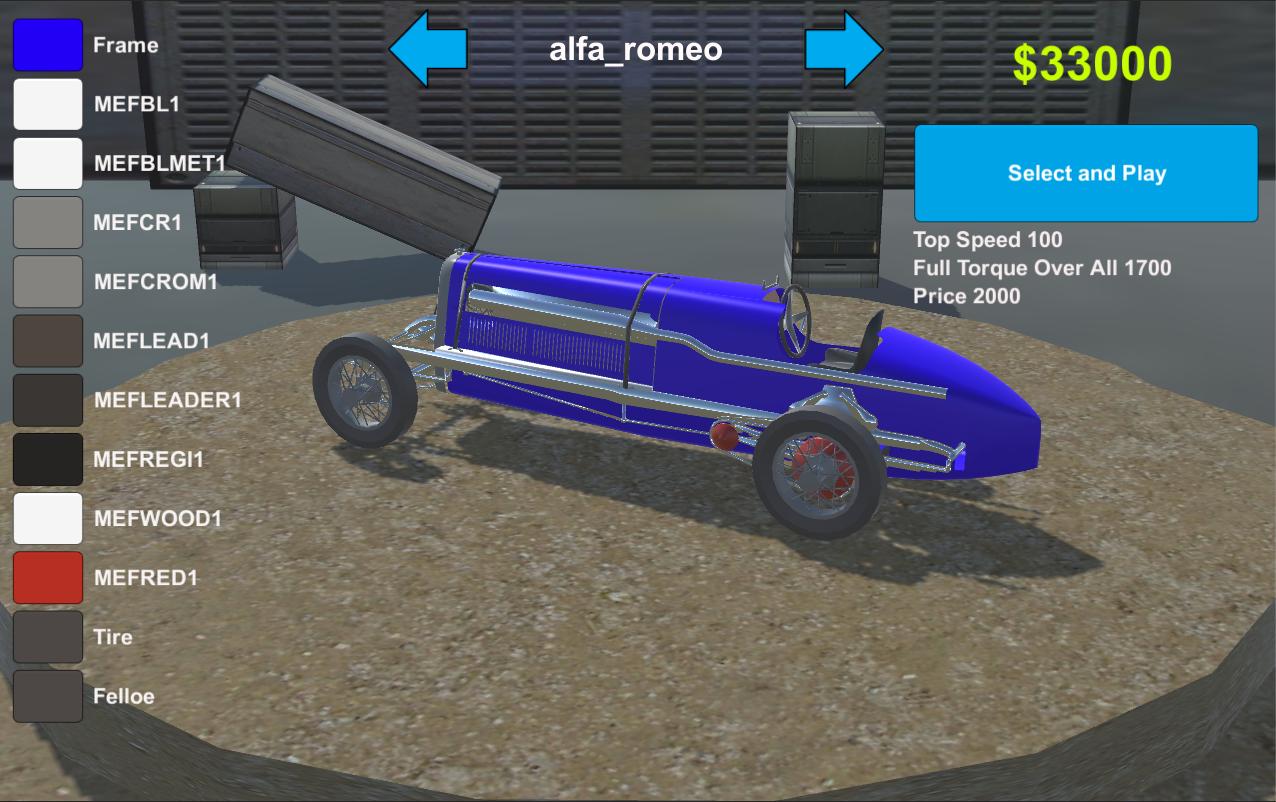Viewport: 1276px width, 802px height.
Task: Pick the MEFBLMET1 color swatch
Action: (x=48, y=163)
